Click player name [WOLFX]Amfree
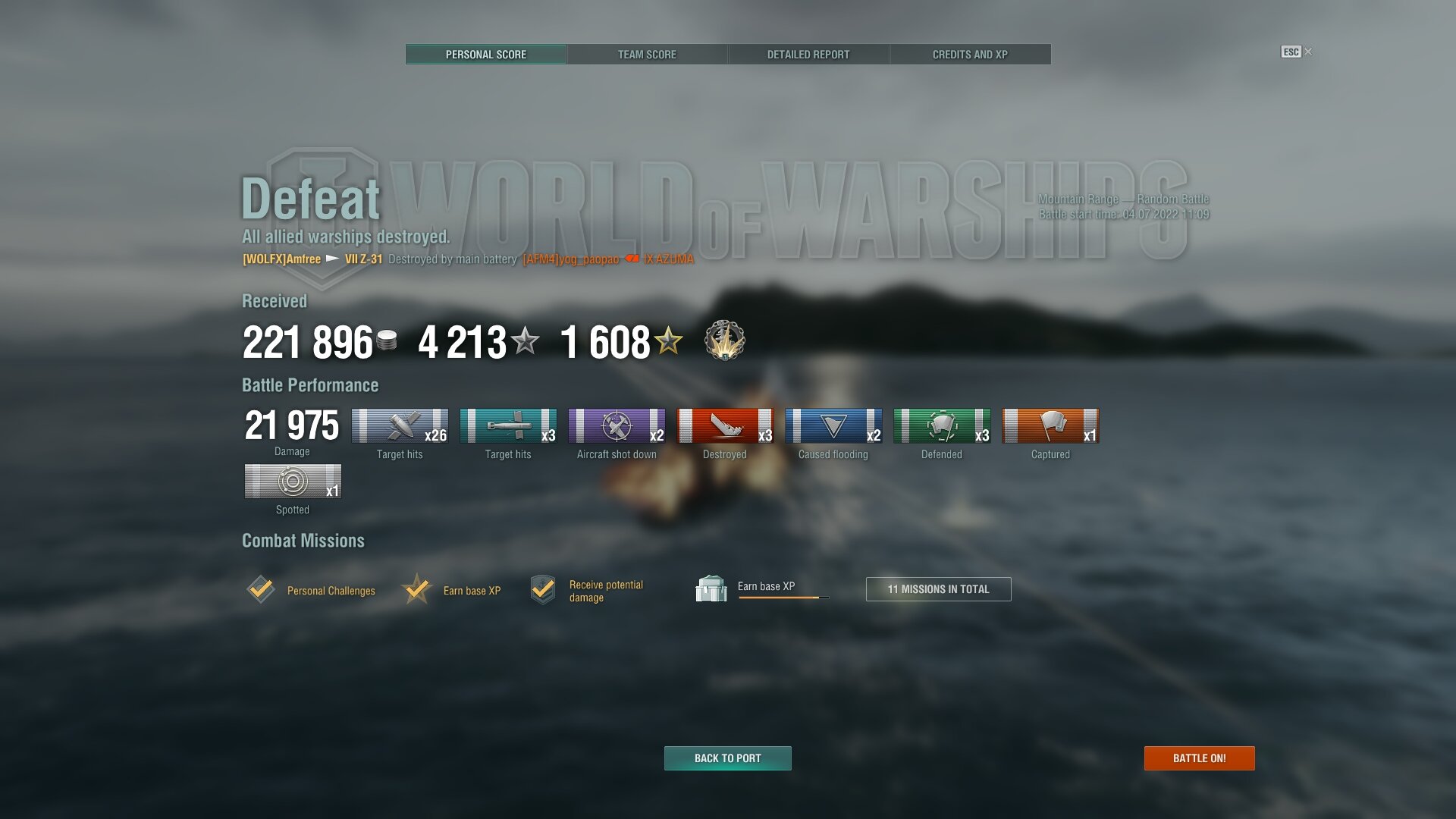The height and width of the screenshot is (819, 1456). [281, 259]
